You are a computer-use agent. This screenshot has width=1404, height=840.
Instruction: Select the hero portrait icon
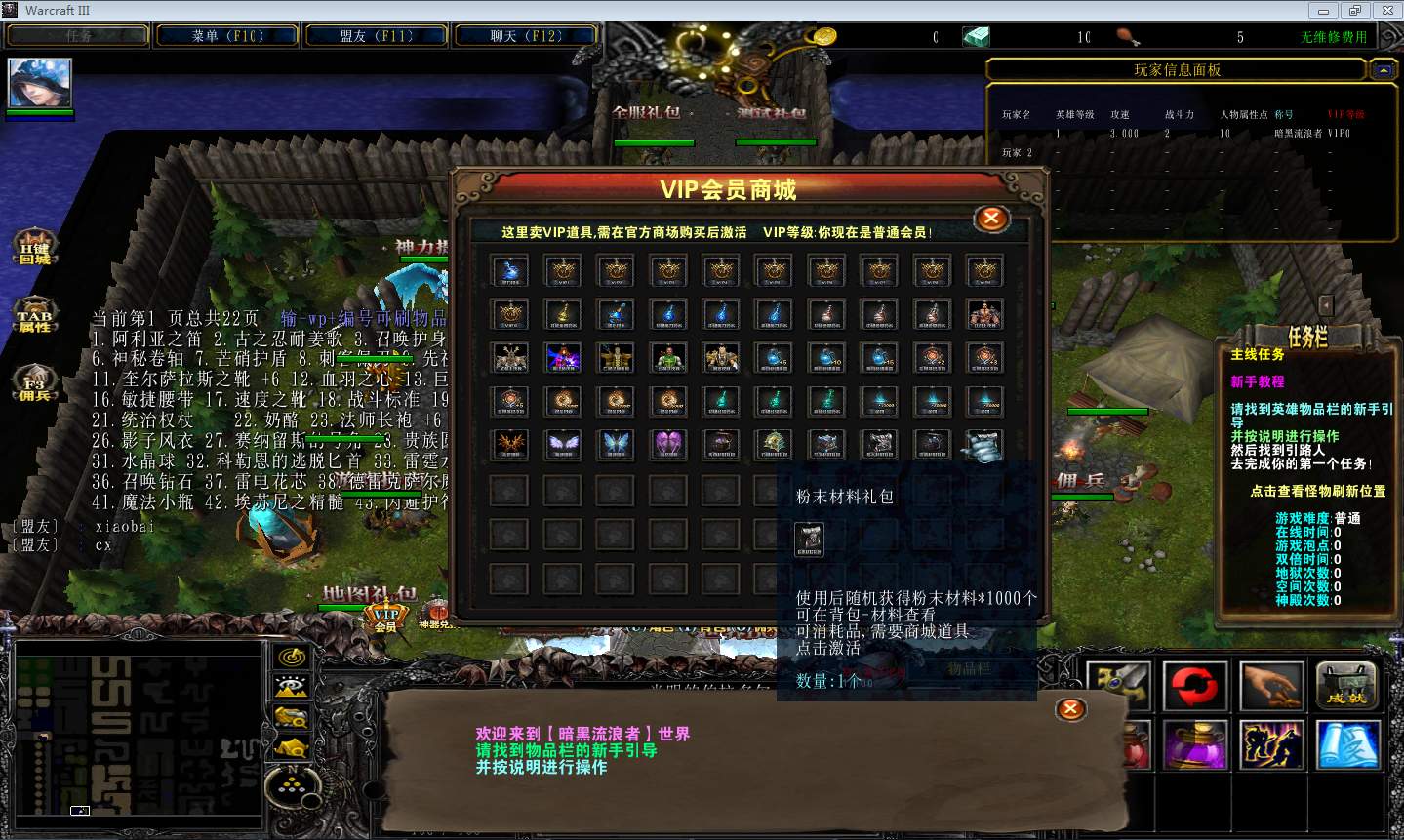[40, 83]
